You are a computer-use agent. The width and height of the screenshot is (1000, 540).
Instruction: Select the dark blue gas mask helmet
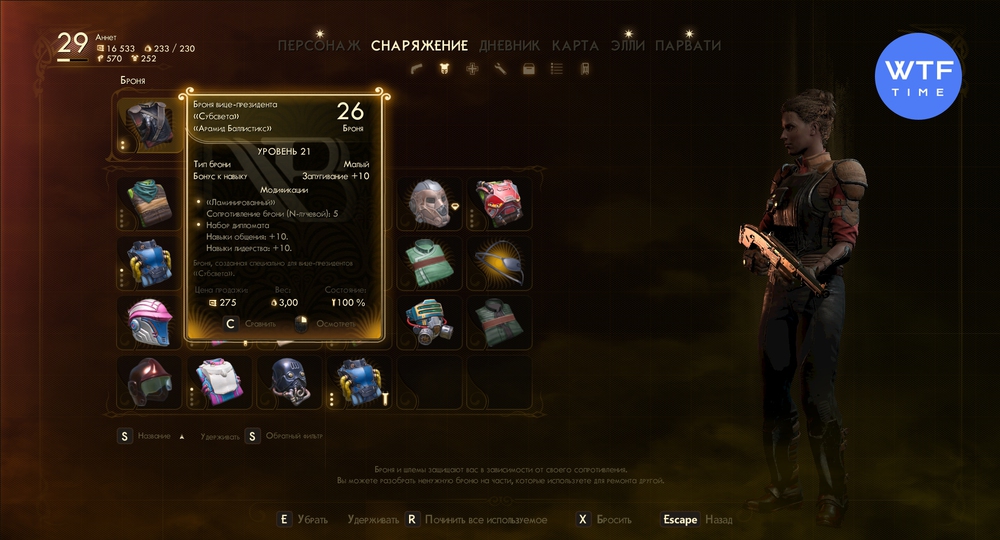[x=289, y=382]
